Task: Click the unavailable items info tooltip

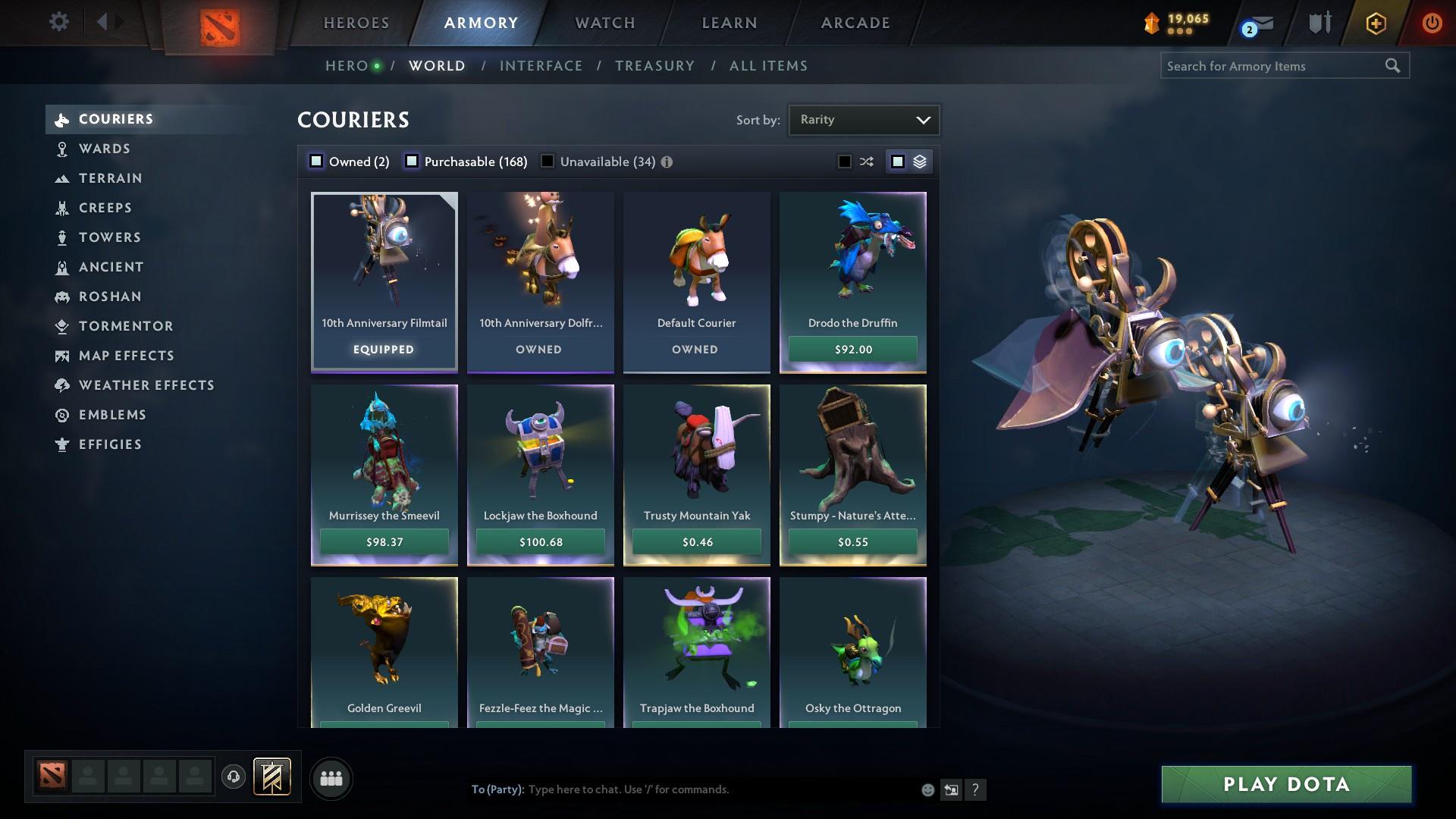Action: 666,161
